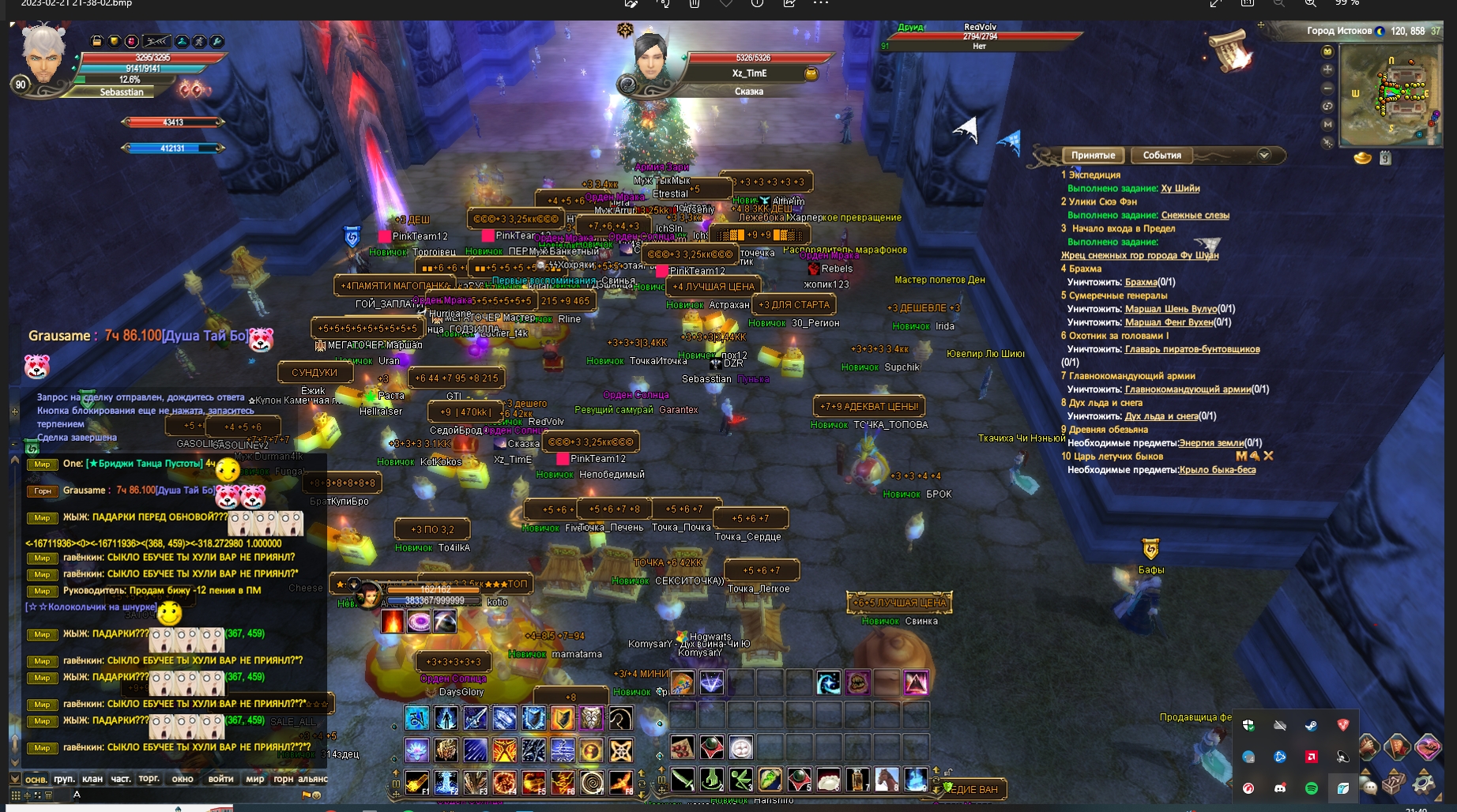Open the calendar icon below the minimap
The image size is (1457, 812).
[x=1385, y=158]
